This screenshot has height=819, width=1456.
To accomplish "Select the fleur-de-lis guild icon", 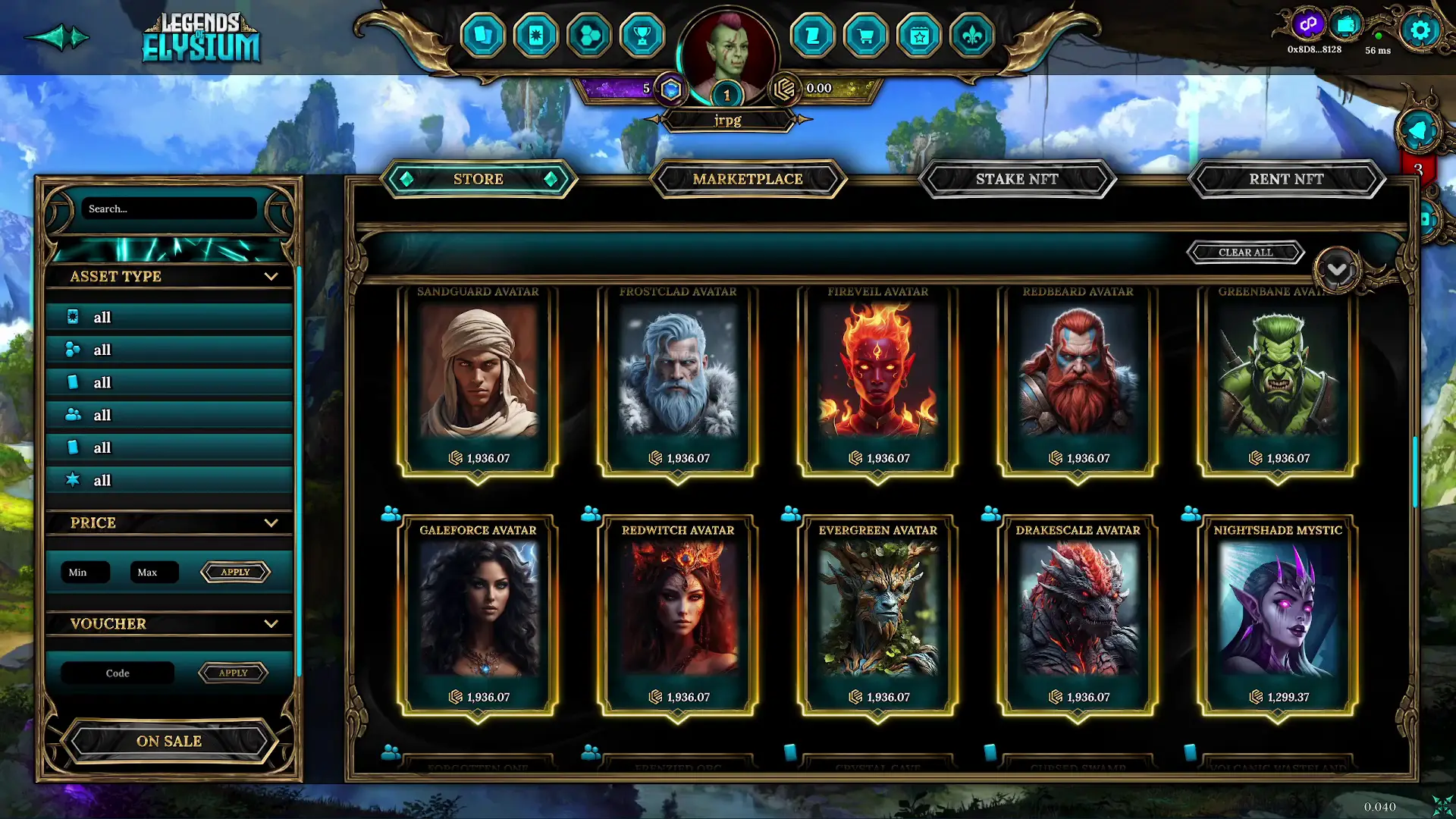I will [971, 35].
